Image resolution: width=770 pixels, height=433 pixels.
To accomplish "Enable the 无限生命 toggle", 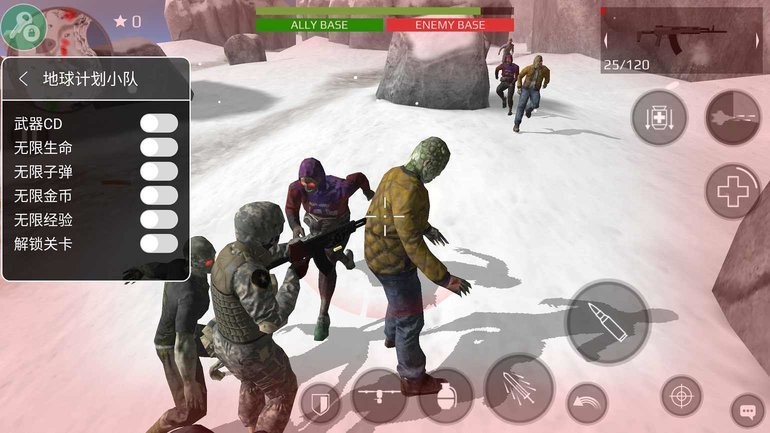I will pos(159,147).
